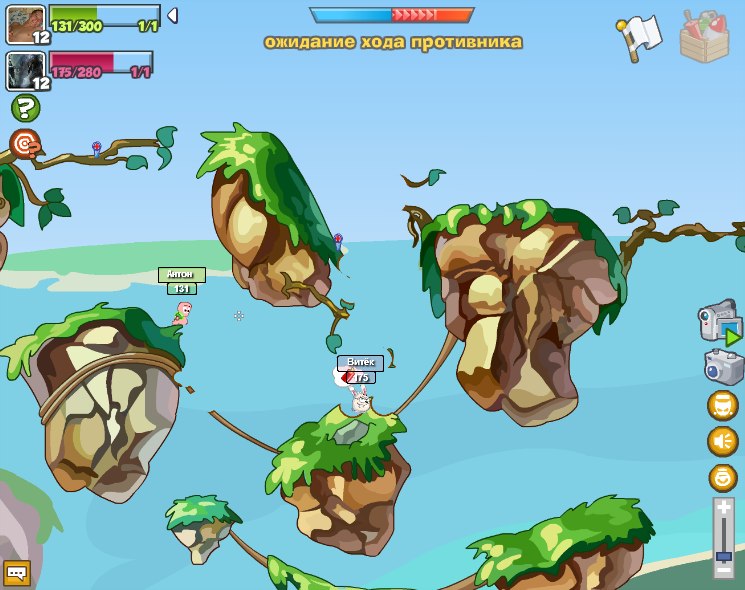The height and width of the screenshot is (590, 745).
Task: Open the chat window
Action: tap(16, 573)
